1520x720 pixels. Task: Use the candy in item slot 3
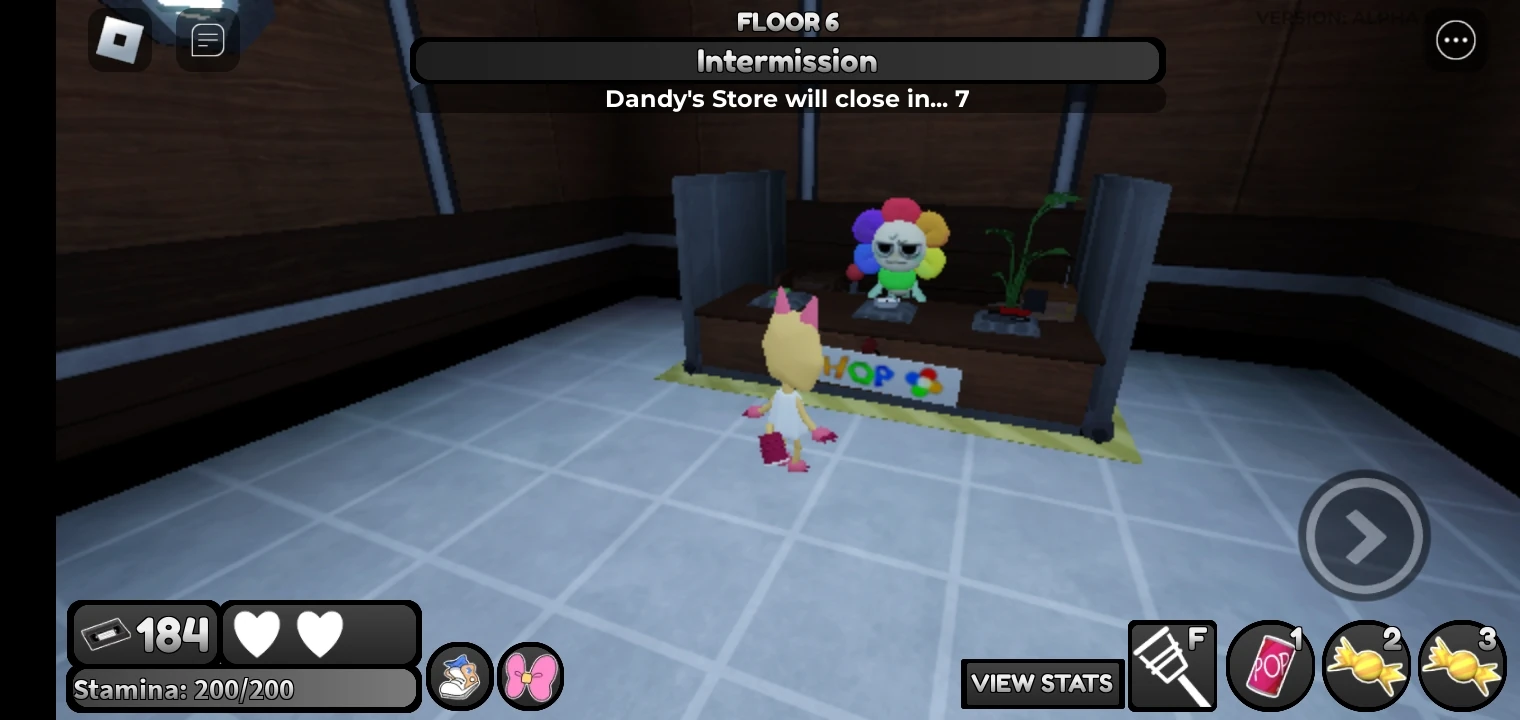(1462, 664)
